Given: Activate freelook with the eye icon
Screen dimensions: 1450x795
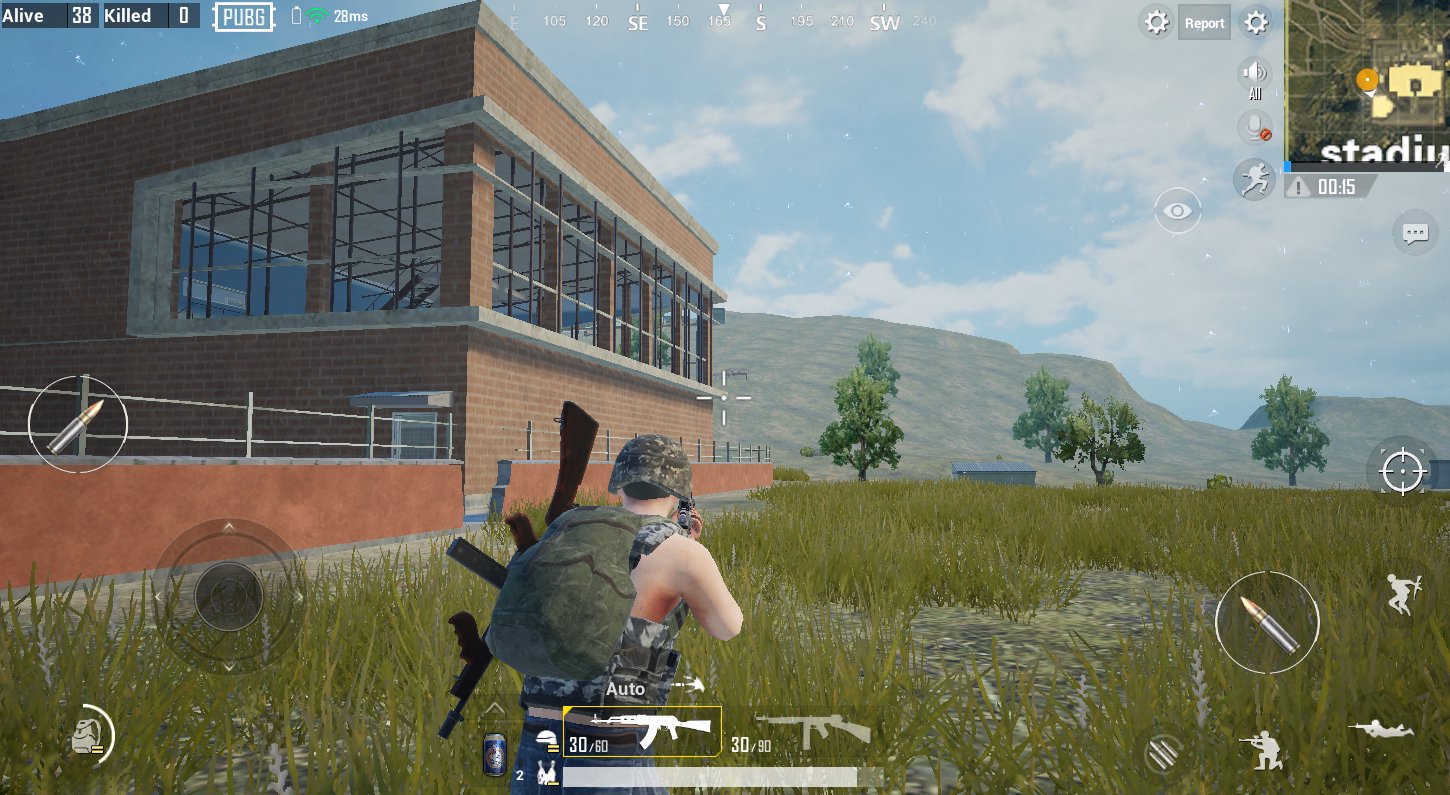Looking at the screenshot, I should (1176, 209).
